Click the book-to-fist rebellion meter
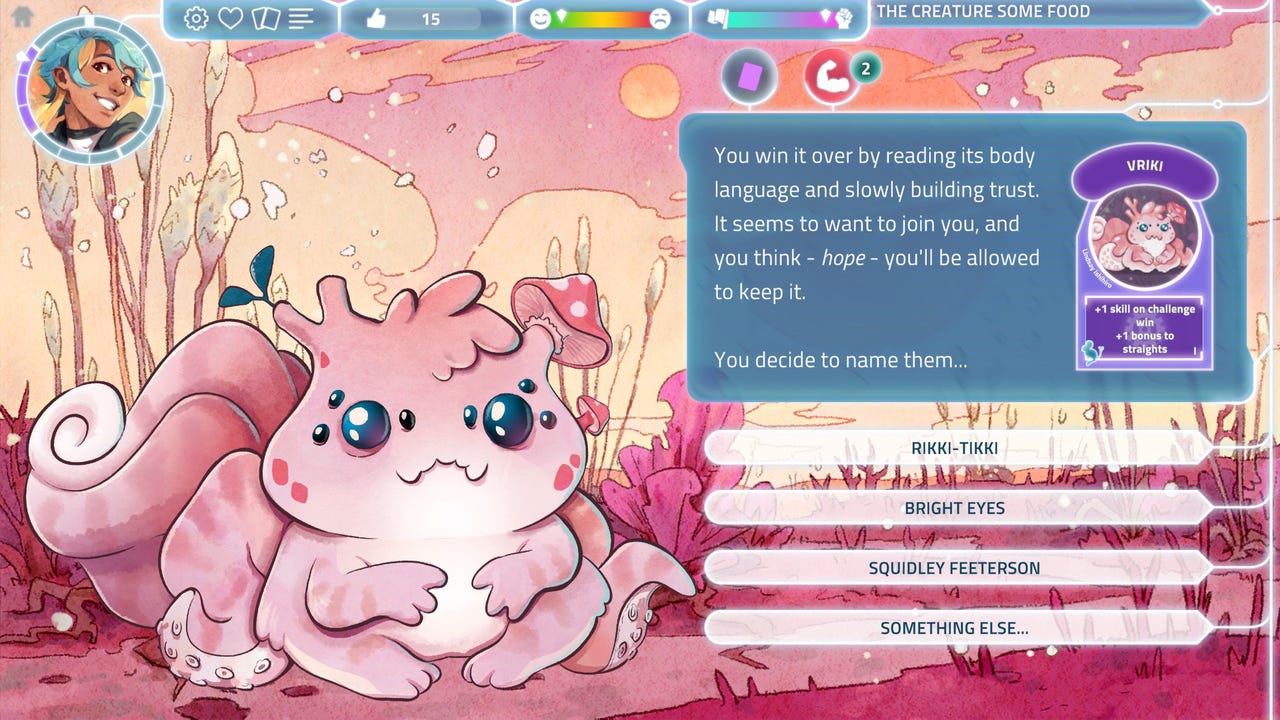Viewport: 1280px width, 720px height. pyautogui.click(x=777, y=18)
